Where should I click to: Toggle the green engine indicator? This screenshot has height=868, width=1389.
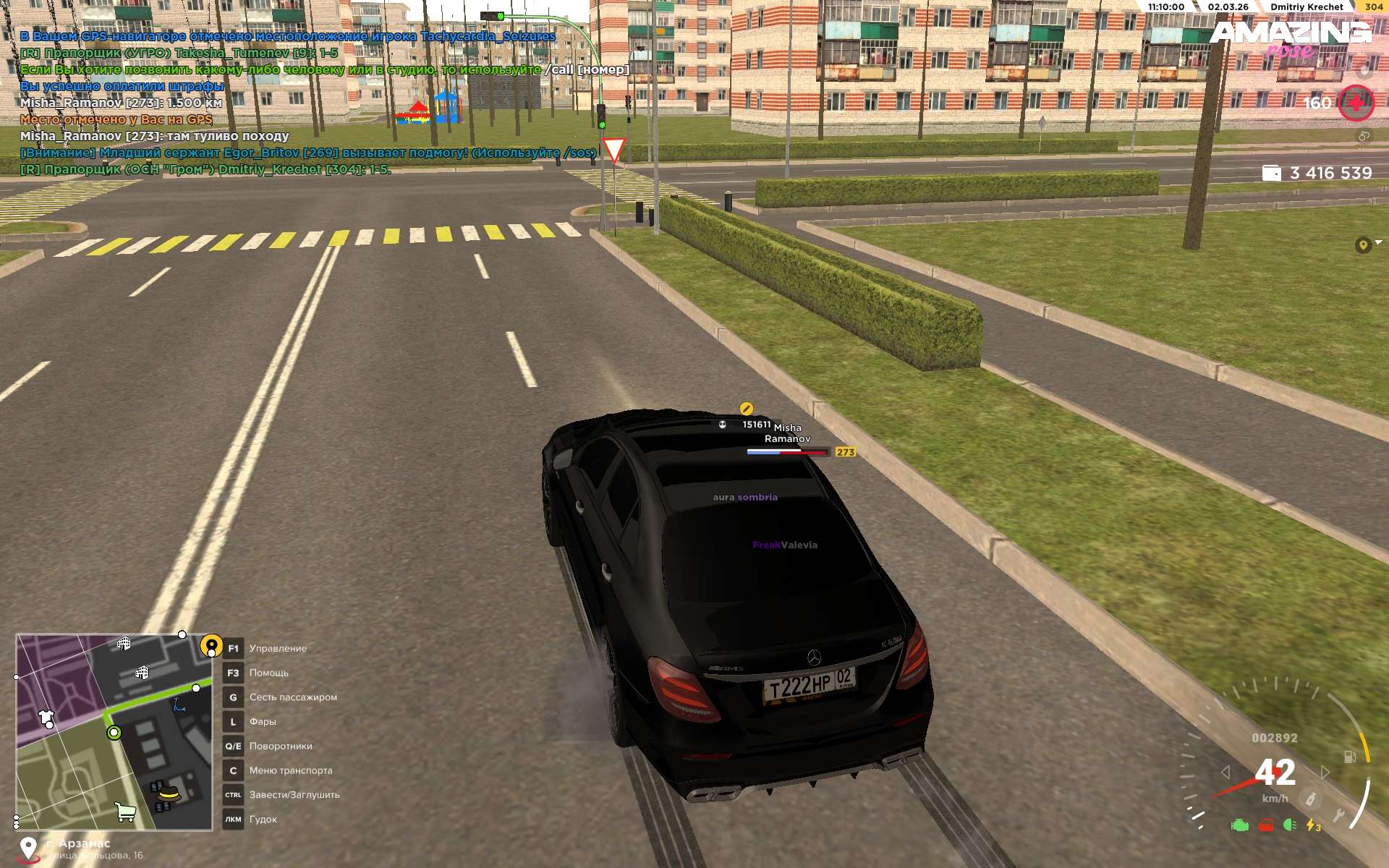pyautogui.click(x=1240, y=825)
